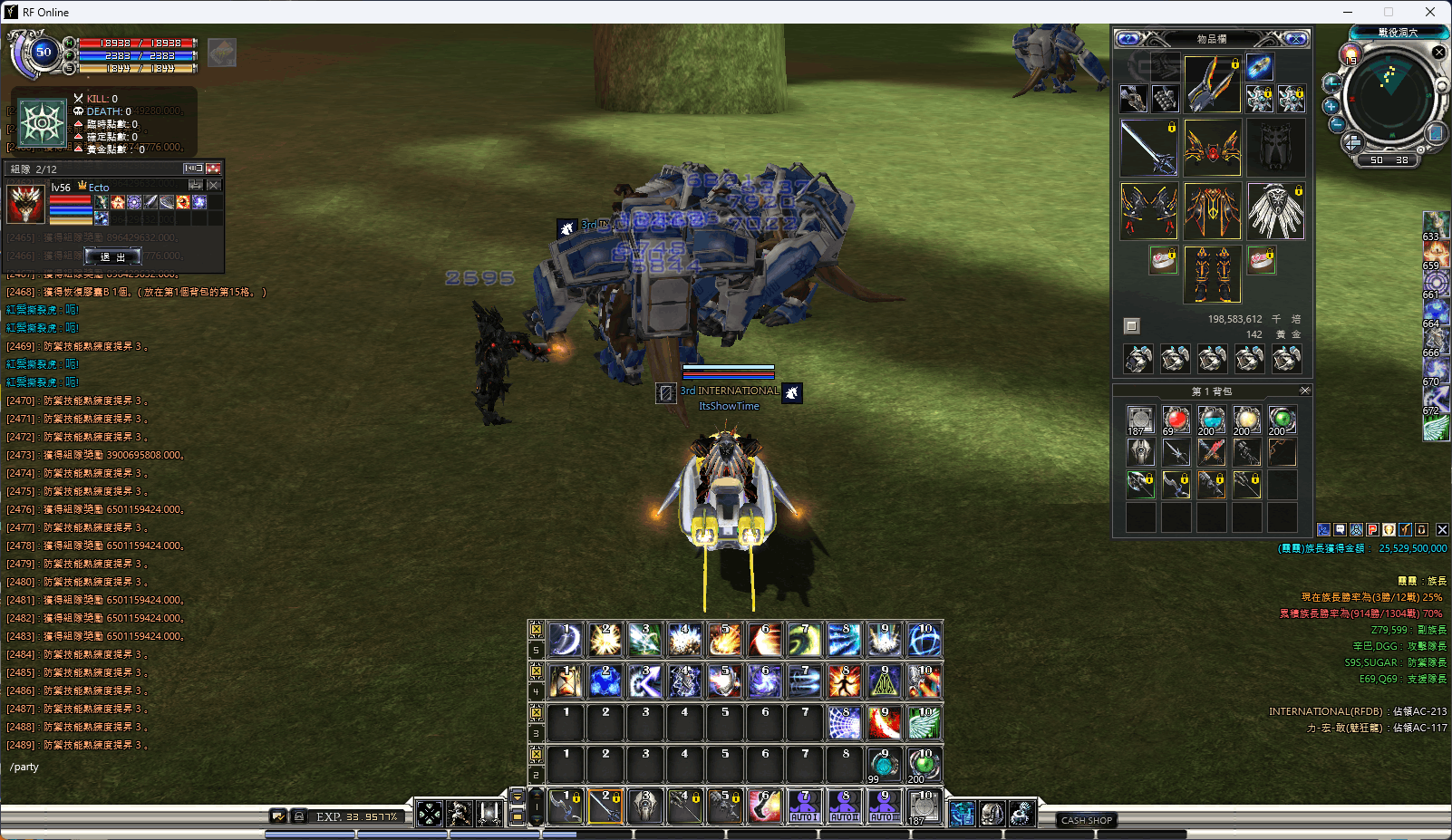Activate the green wings skill on hotbar
This screenshot has width=1452, height=840.
tap(924, 723)
